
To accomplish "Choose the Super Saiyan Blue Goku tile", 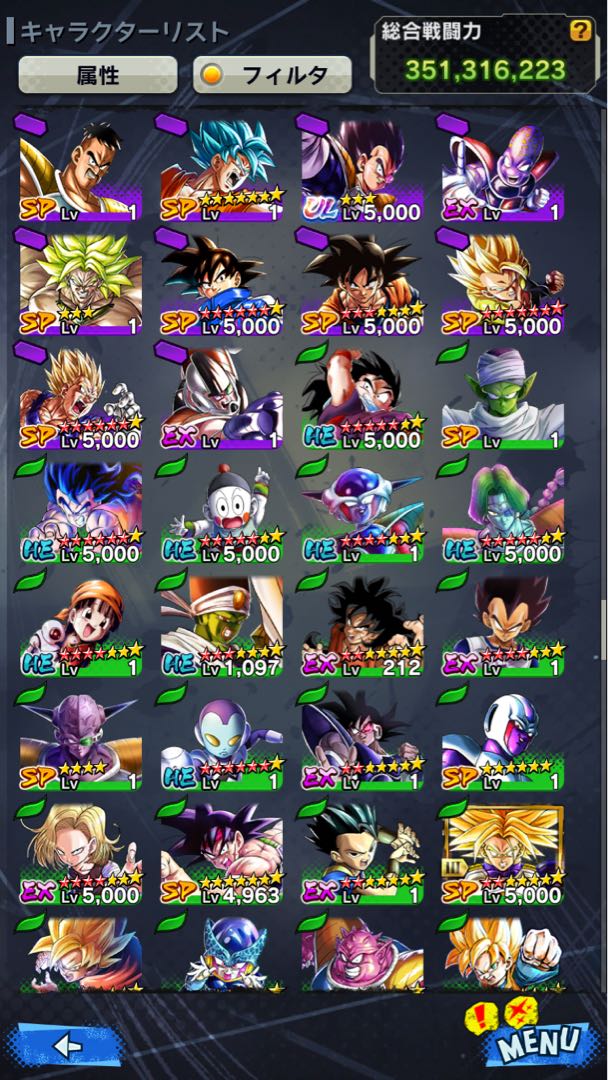I will click(x=221, y=169).
